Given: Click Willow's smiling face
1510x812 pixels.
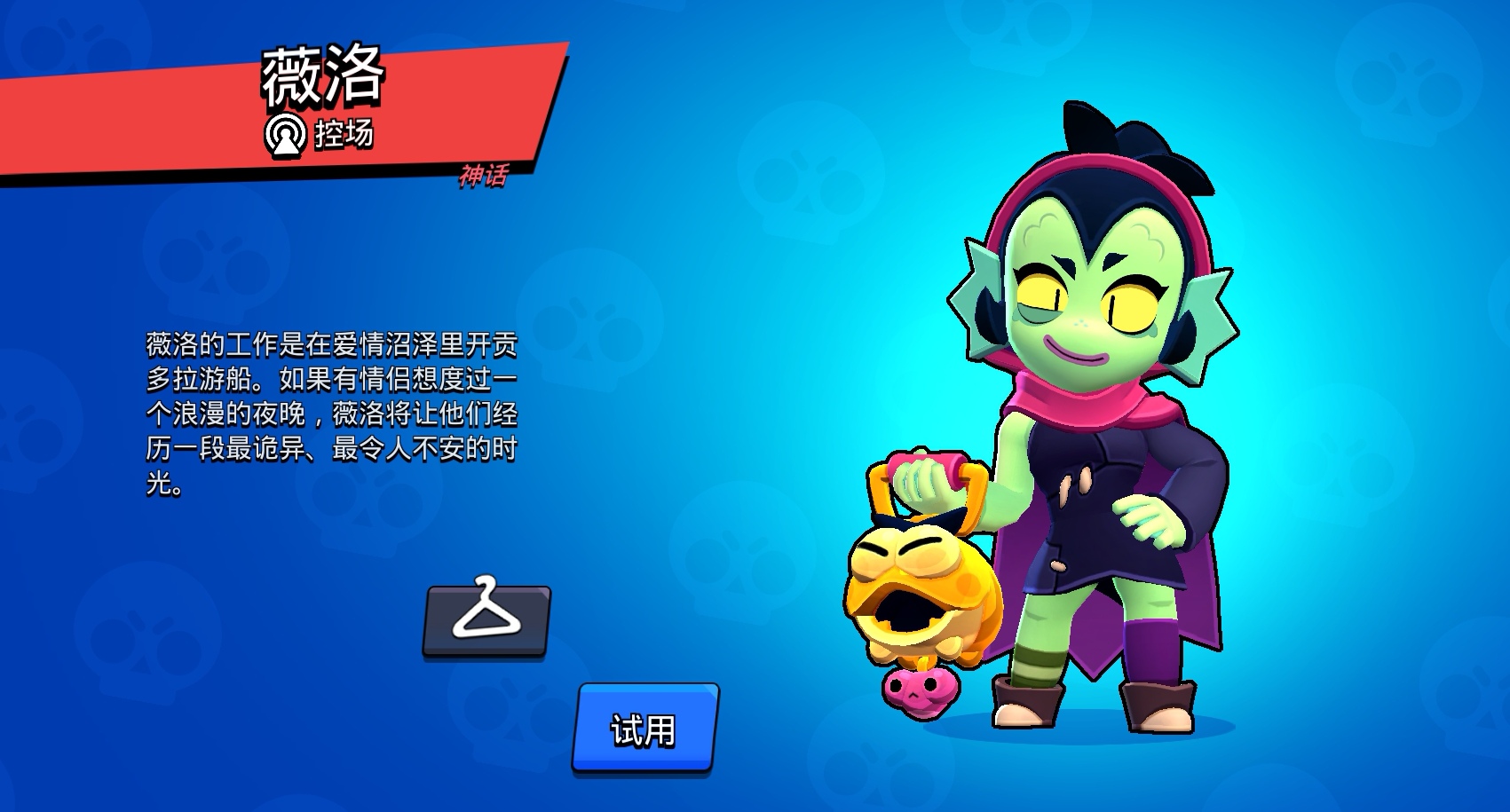Looking at the screenshot, I should point(1092,302).
